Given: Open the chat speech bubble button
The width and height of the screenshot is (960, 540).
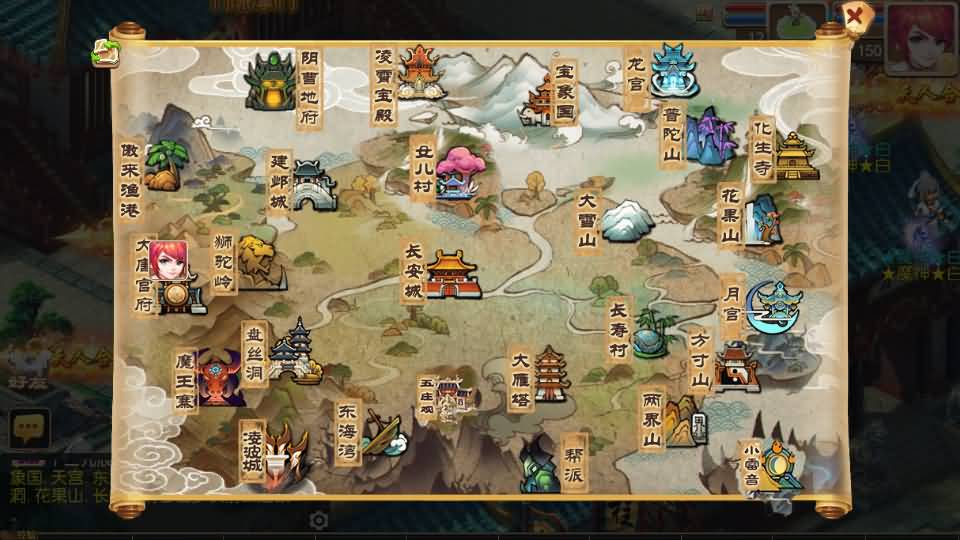Looking at the screenshot, I should [29, 428].
